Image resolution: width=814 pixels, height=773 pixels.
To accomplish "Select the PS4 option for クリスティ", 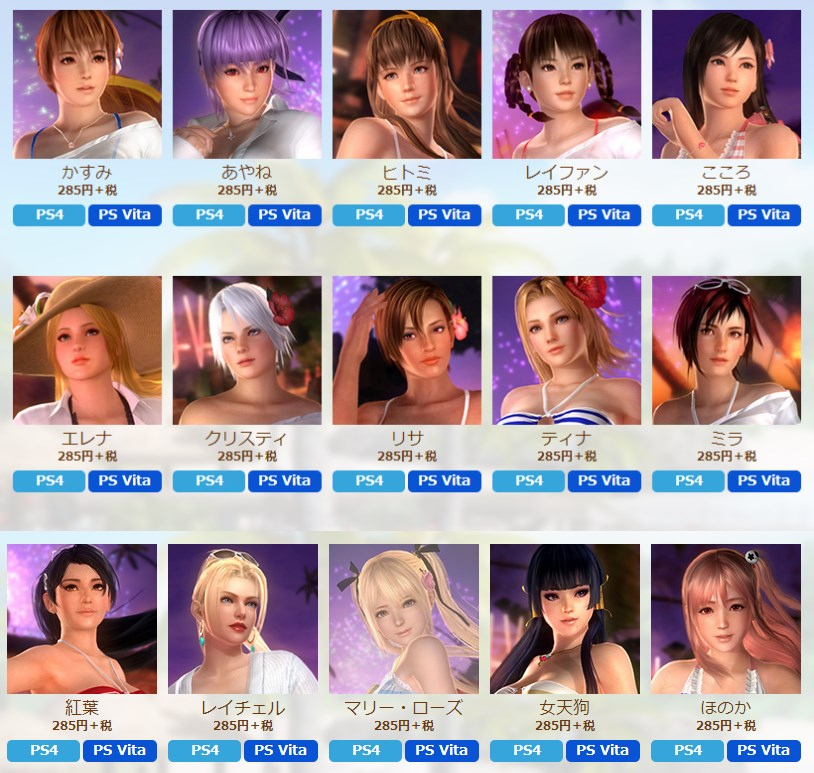I will [209, 481].
